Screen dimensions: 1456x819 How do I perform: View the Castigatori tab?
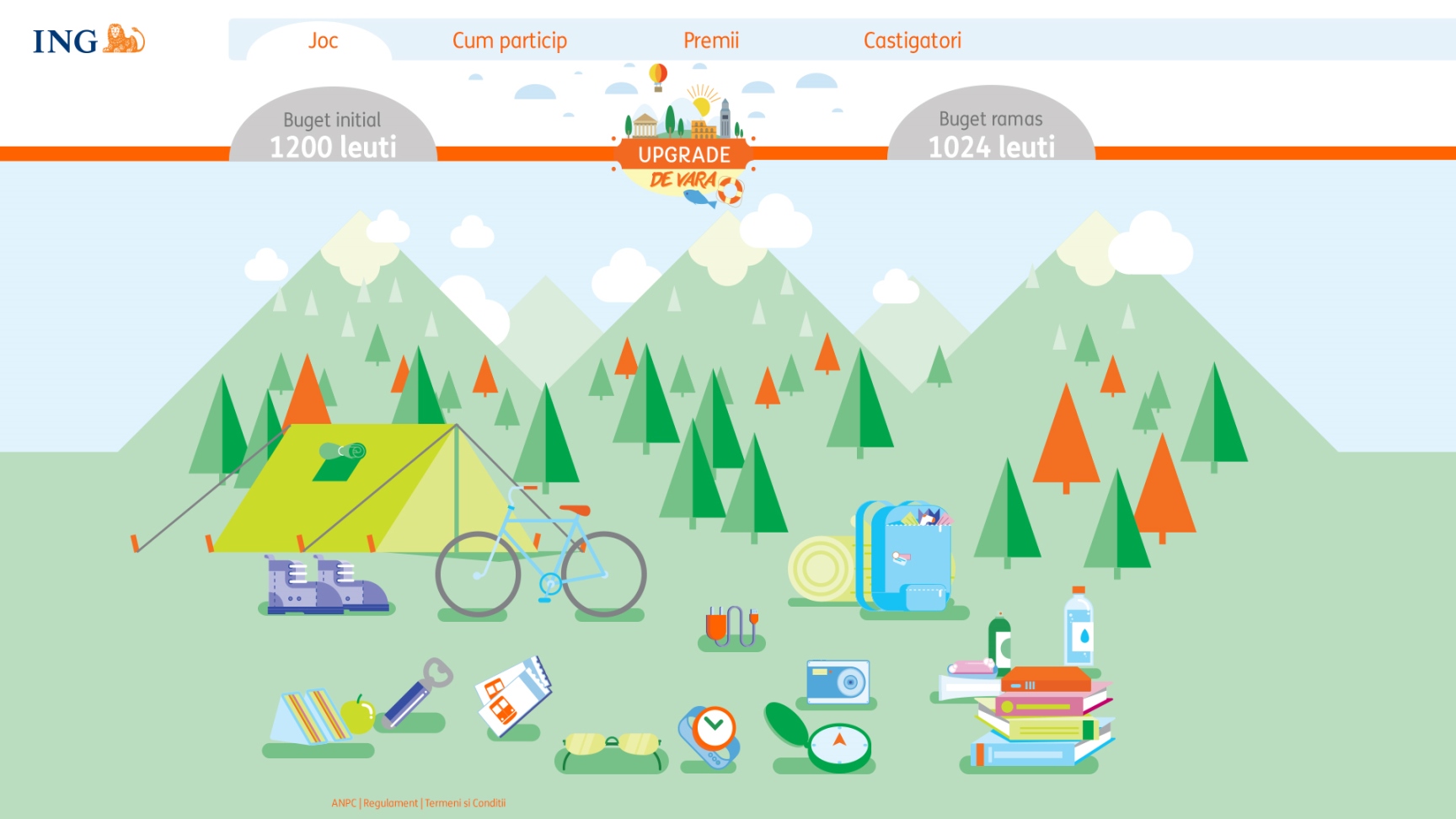coord(912,40)
